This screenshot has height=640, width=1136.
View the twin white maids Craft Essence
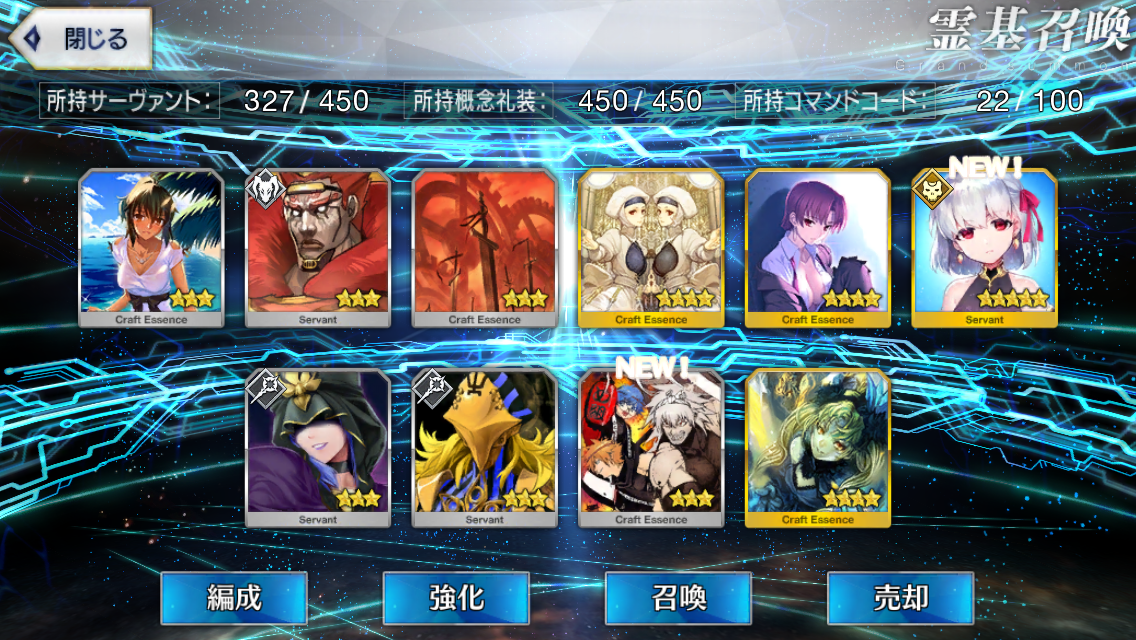[x=651, y=248]
